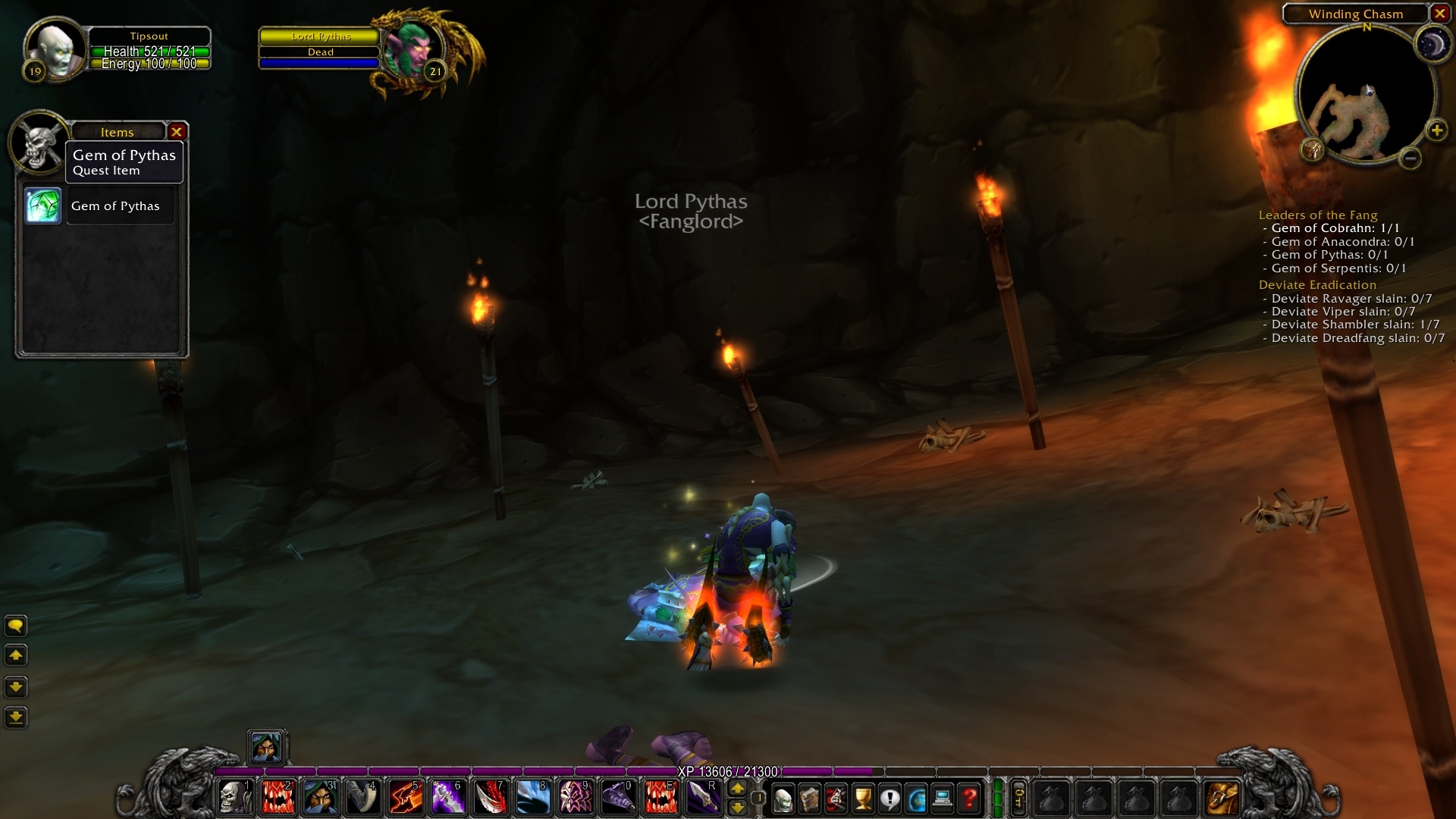The width and height of the screenshot is (1456, 819).
Task: Zoom out the minimap with the minus button
Action: point(1410,159)
